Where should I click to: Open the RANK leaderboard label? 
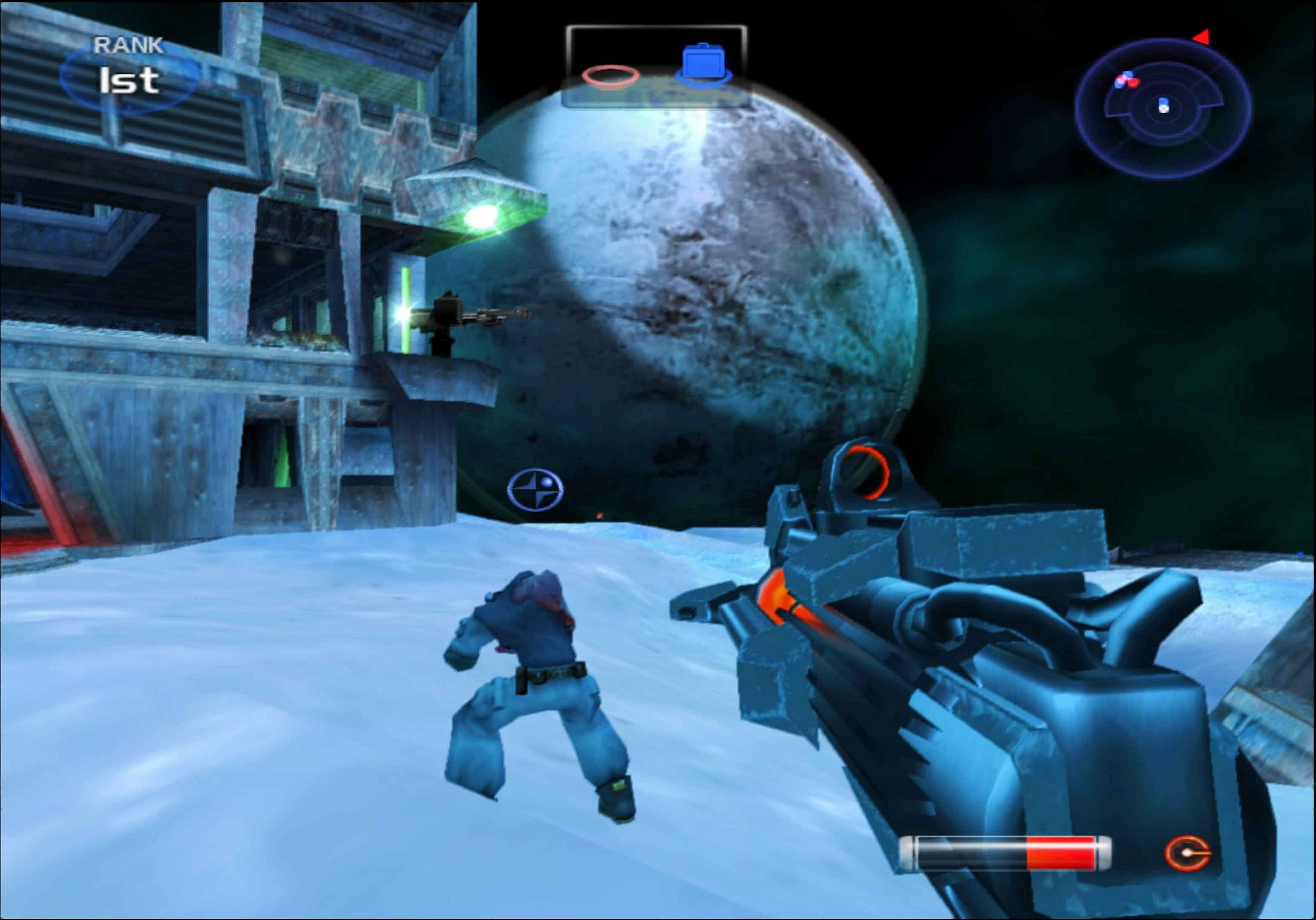(x=128, y=45)
